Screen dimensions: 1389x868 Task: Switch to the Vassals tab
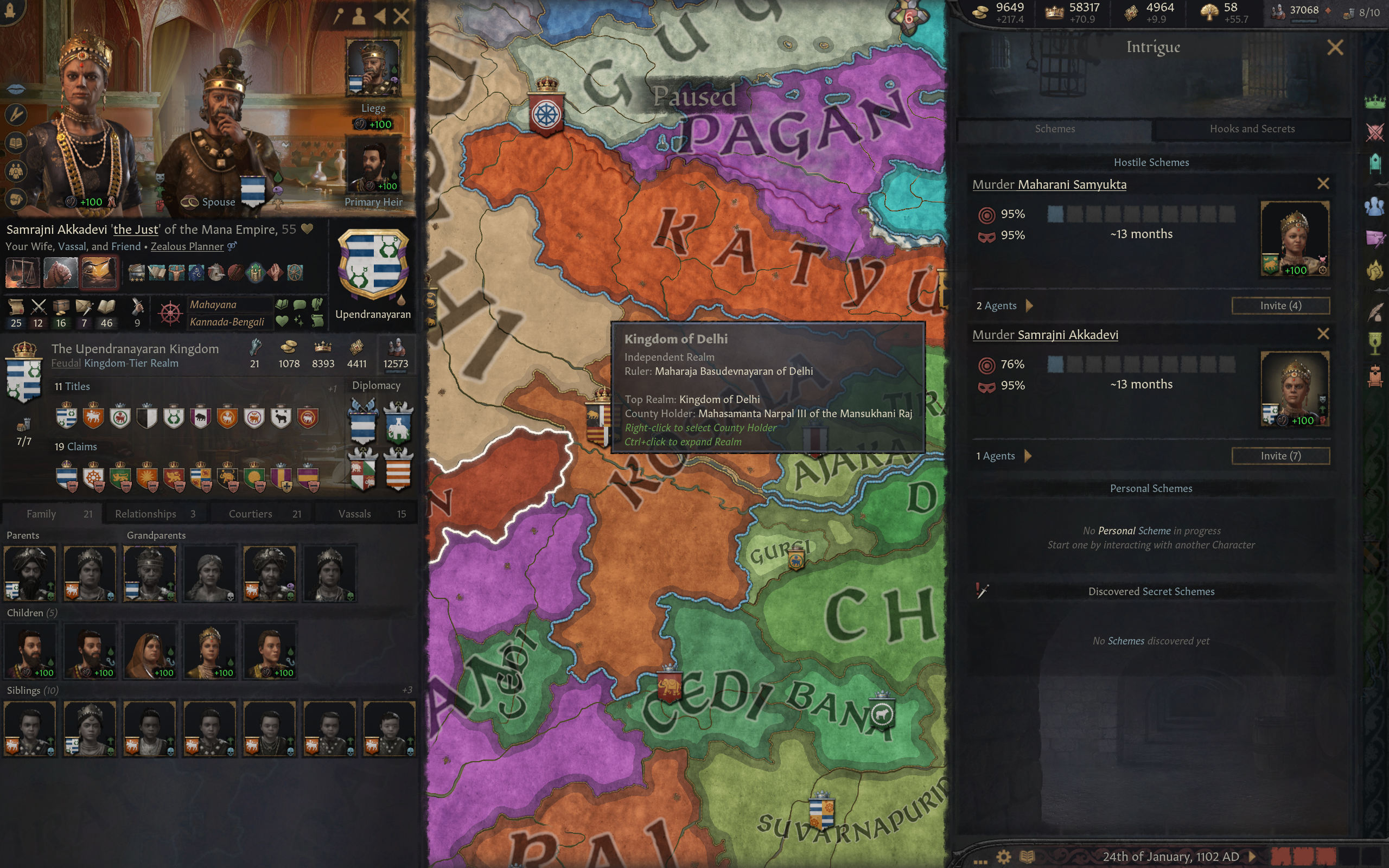(370, 514)
